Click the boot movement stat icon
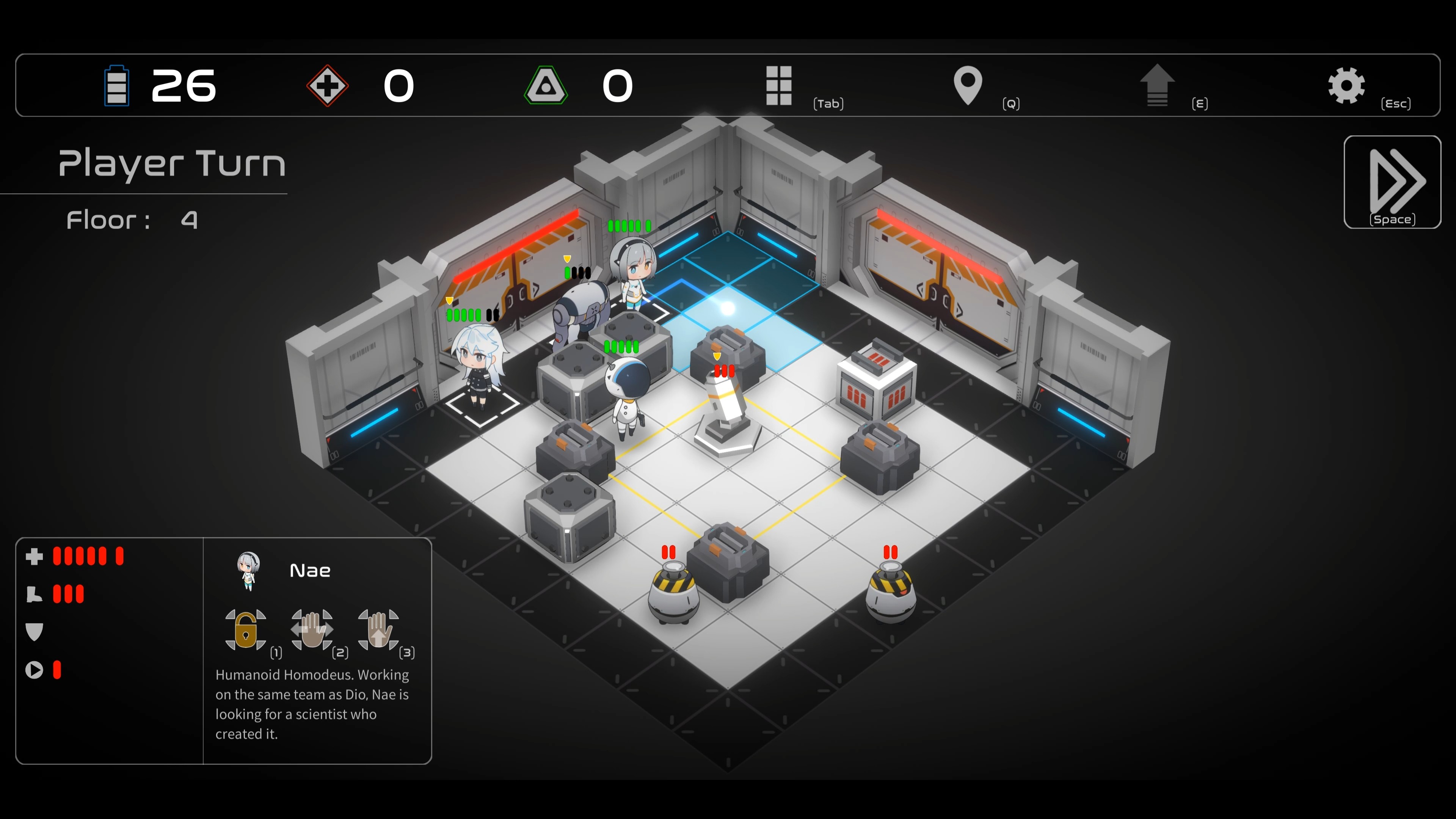 click(x=35, y=594)
